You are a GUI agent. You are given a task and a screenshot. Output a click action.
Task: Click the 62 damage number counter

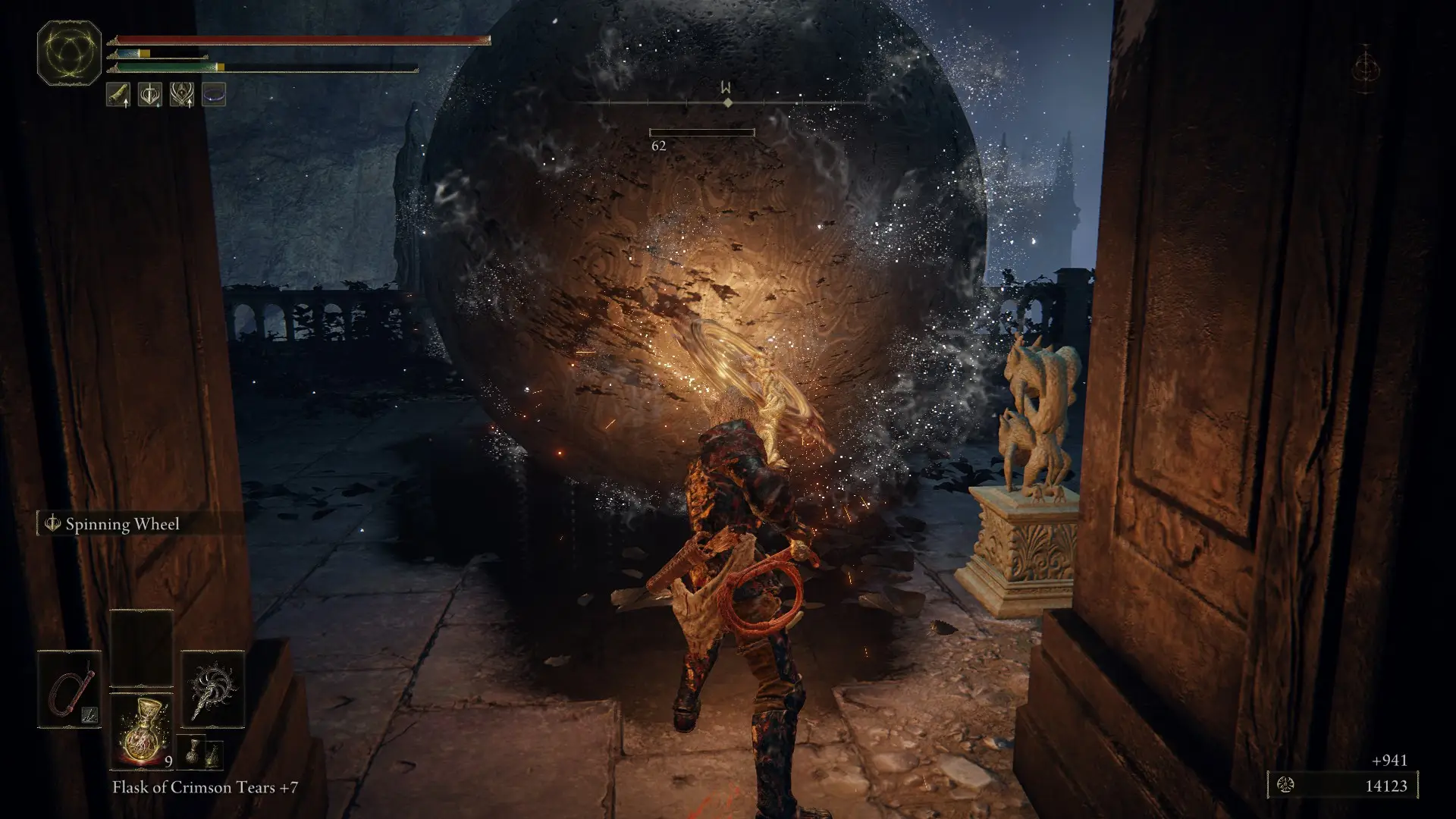pos(659,144)
